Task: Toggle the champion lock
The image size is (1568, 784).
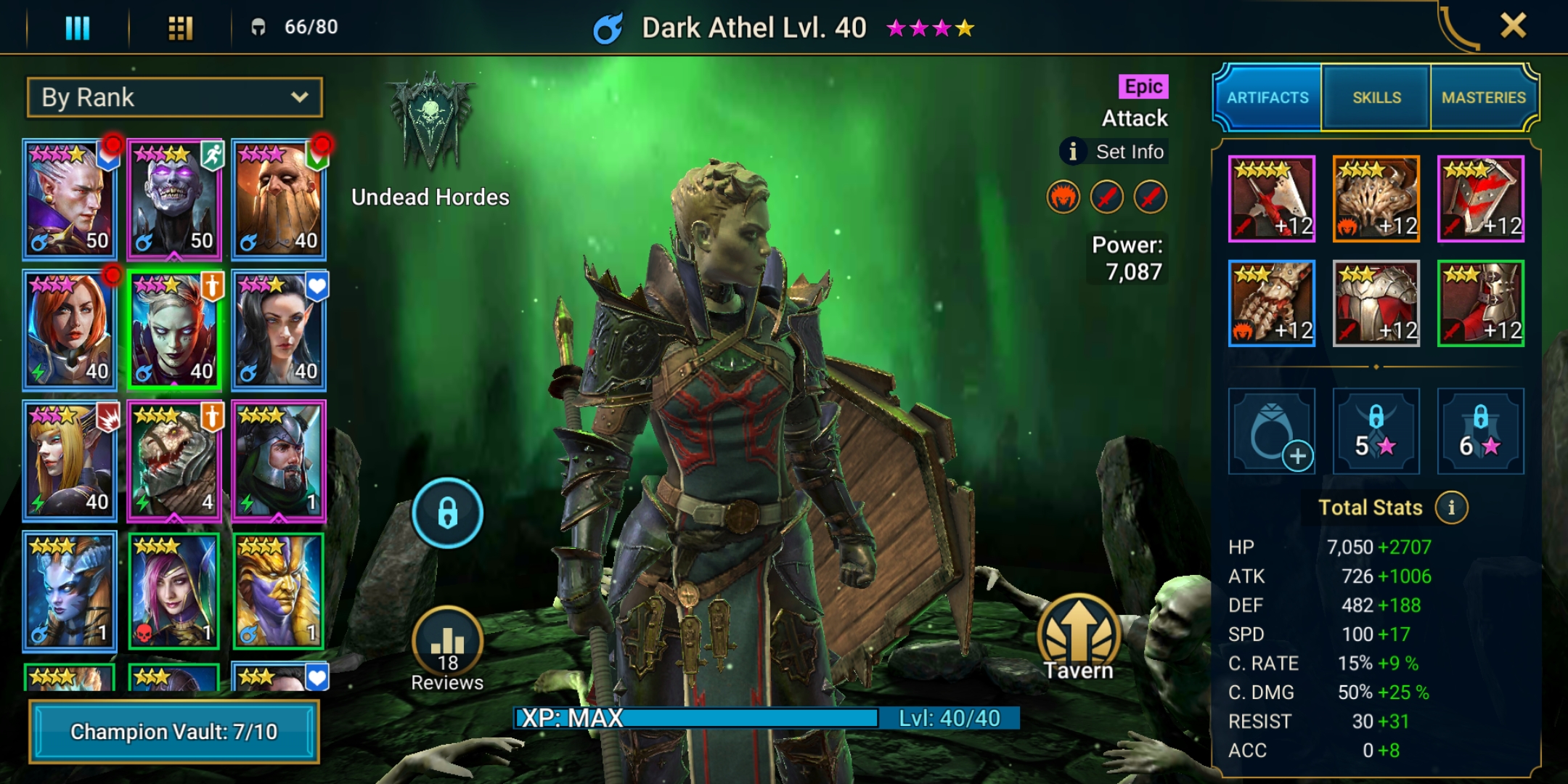Action: 448,512
